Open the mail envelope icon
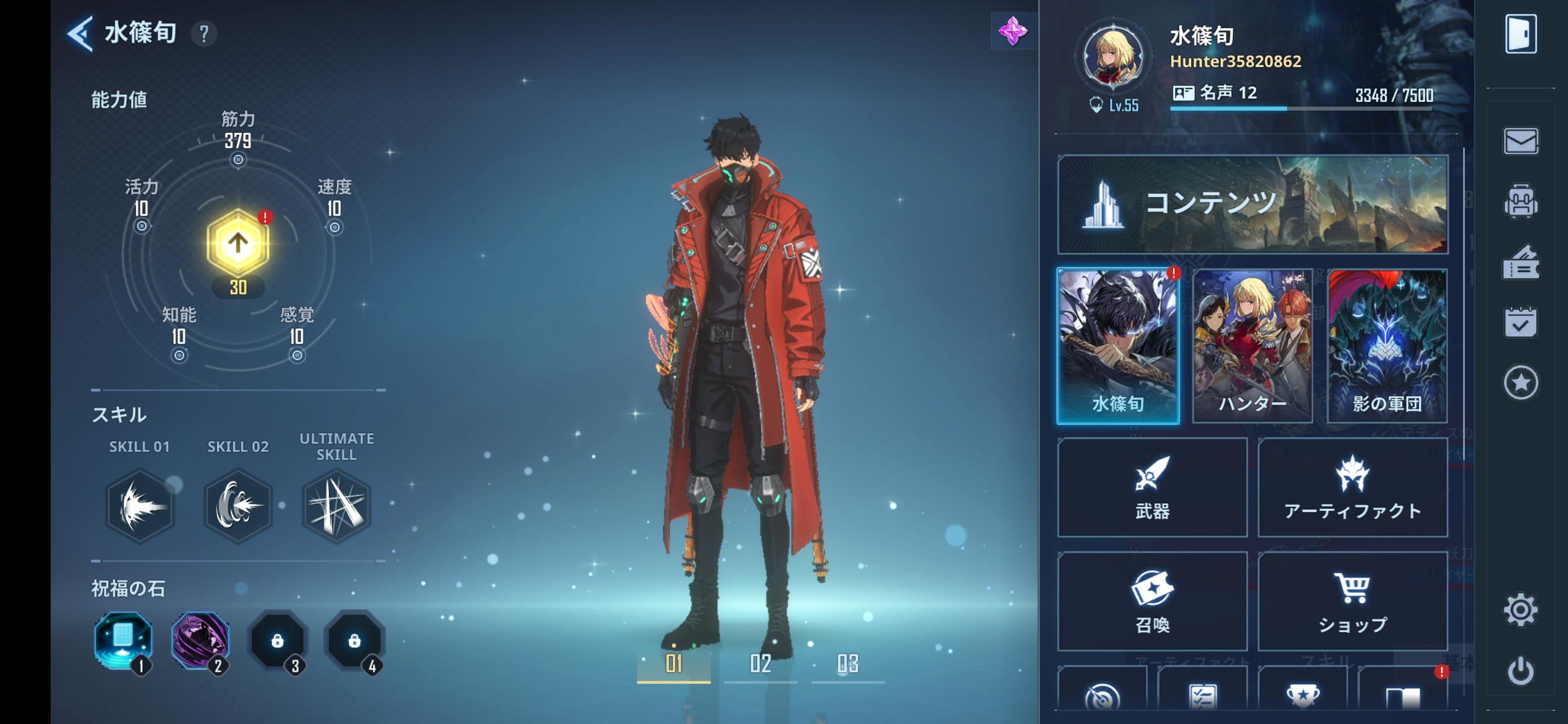This screenshot has width=1568, height=724. pos(1521,141)
